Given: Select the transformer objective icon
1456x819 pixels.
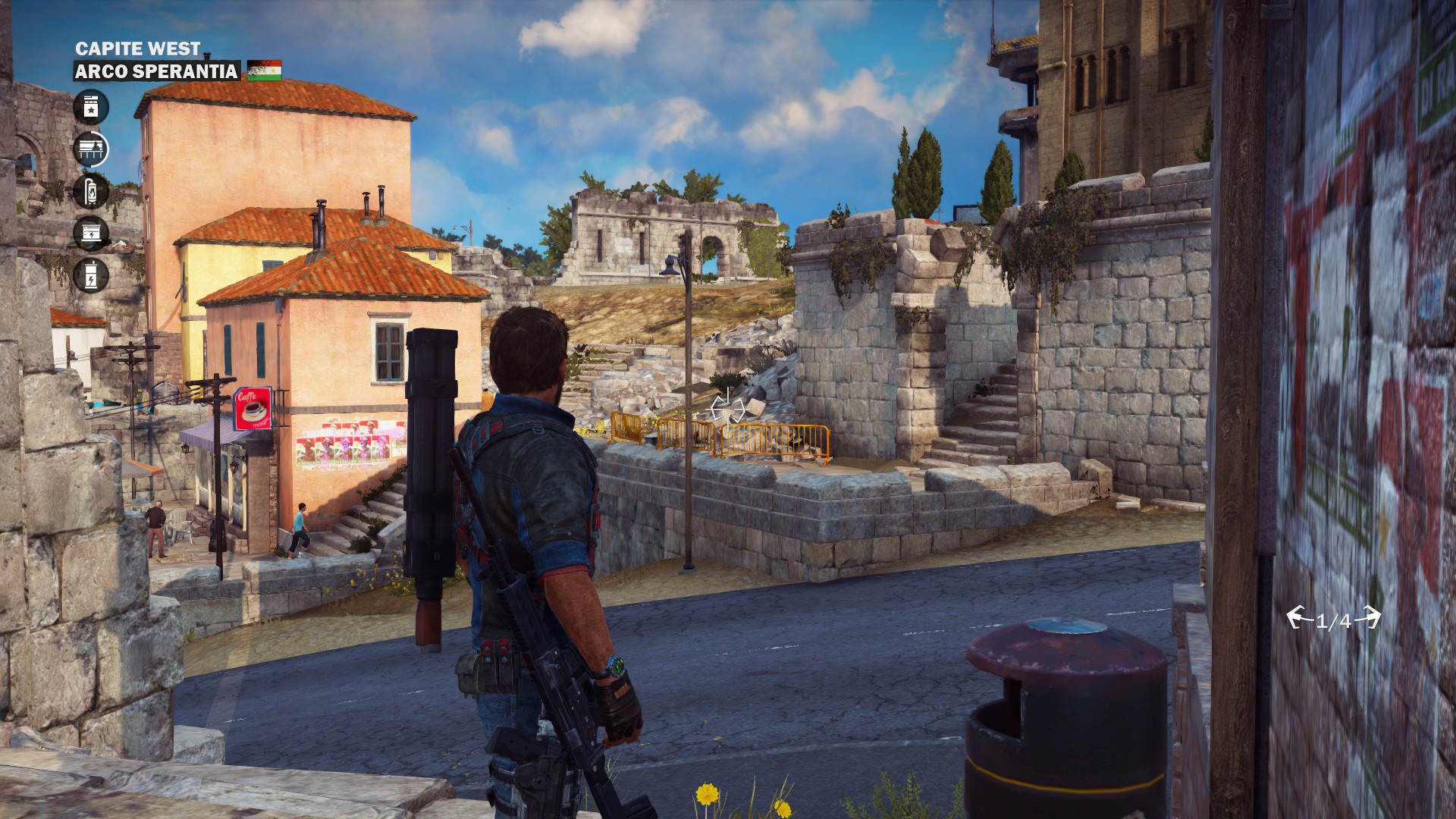Looking at the screenshot, I should pos(91,275).
